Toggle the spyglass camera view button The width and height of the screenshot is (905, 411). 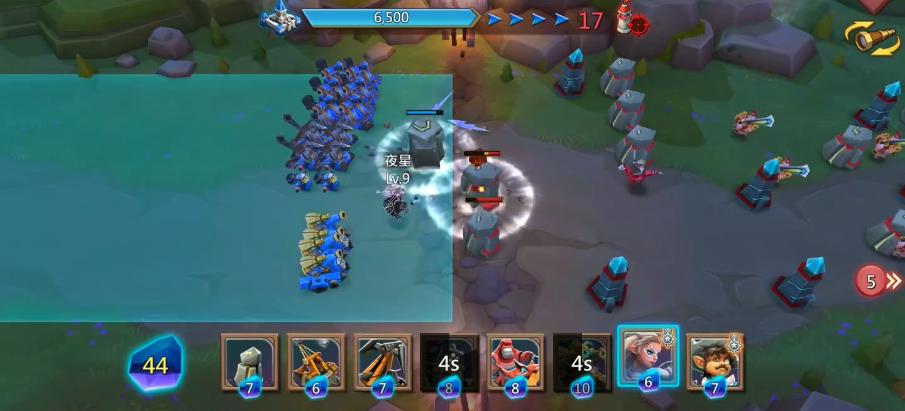click(873, 38)
